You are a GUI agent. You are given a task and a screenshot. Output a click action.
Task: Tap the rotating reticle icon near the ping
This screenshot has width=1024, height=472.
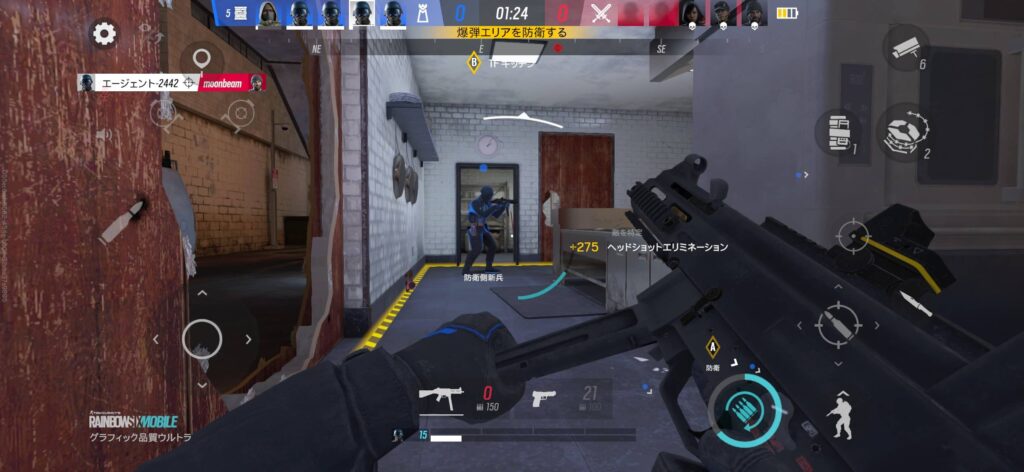point(239,115)
